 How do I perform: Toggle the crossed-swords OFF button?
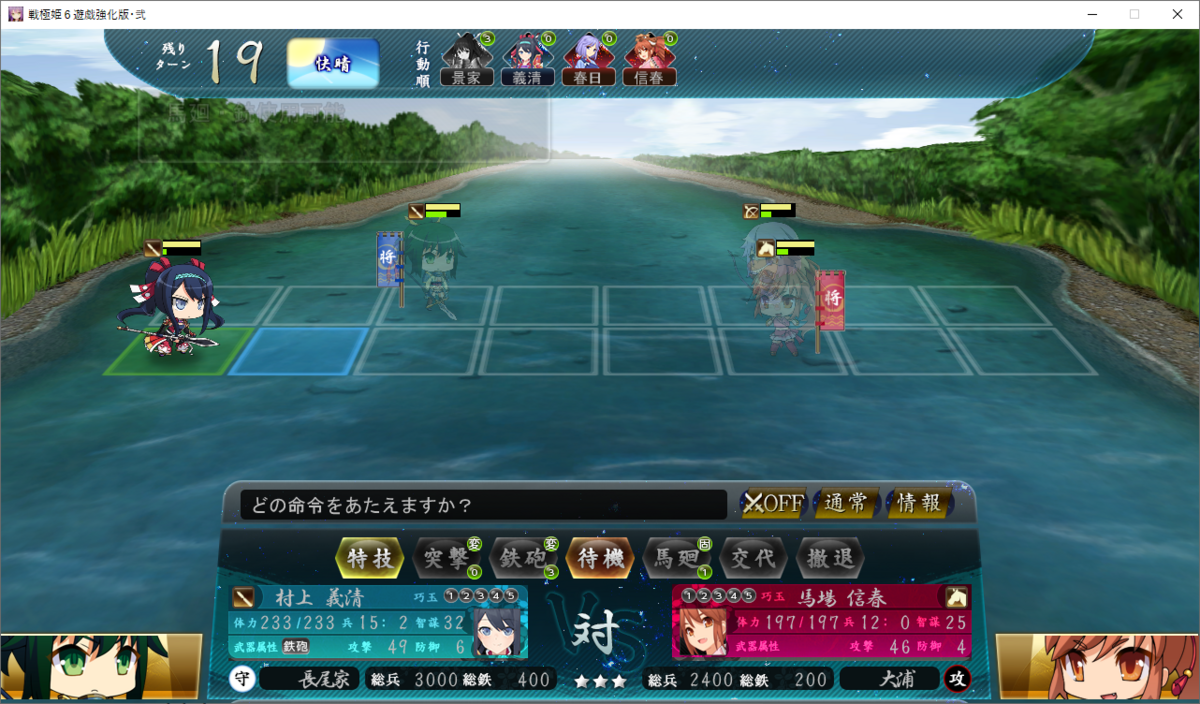tap(773, 503)
